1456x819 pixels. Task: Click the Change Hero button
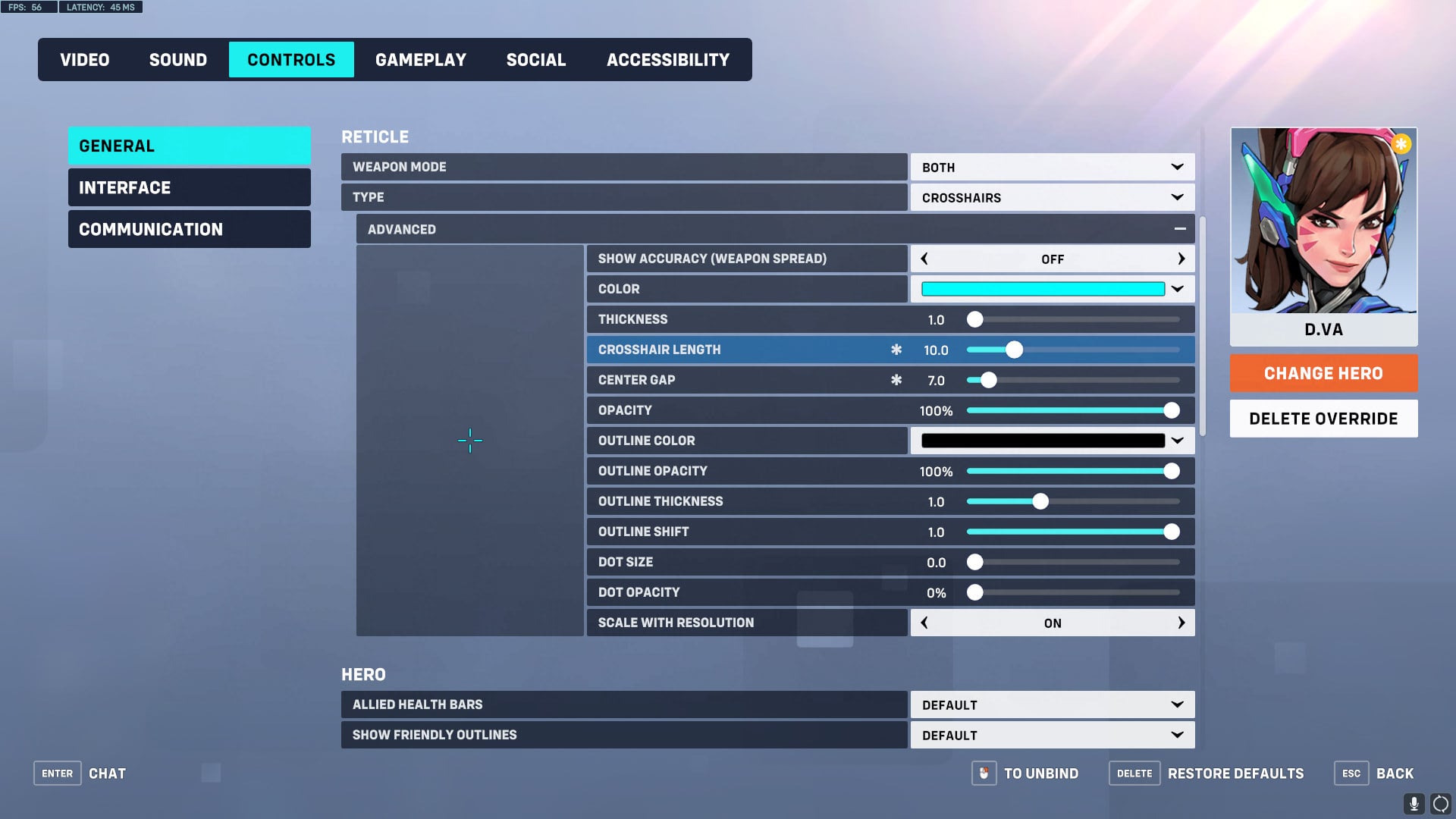(1323, 373)
